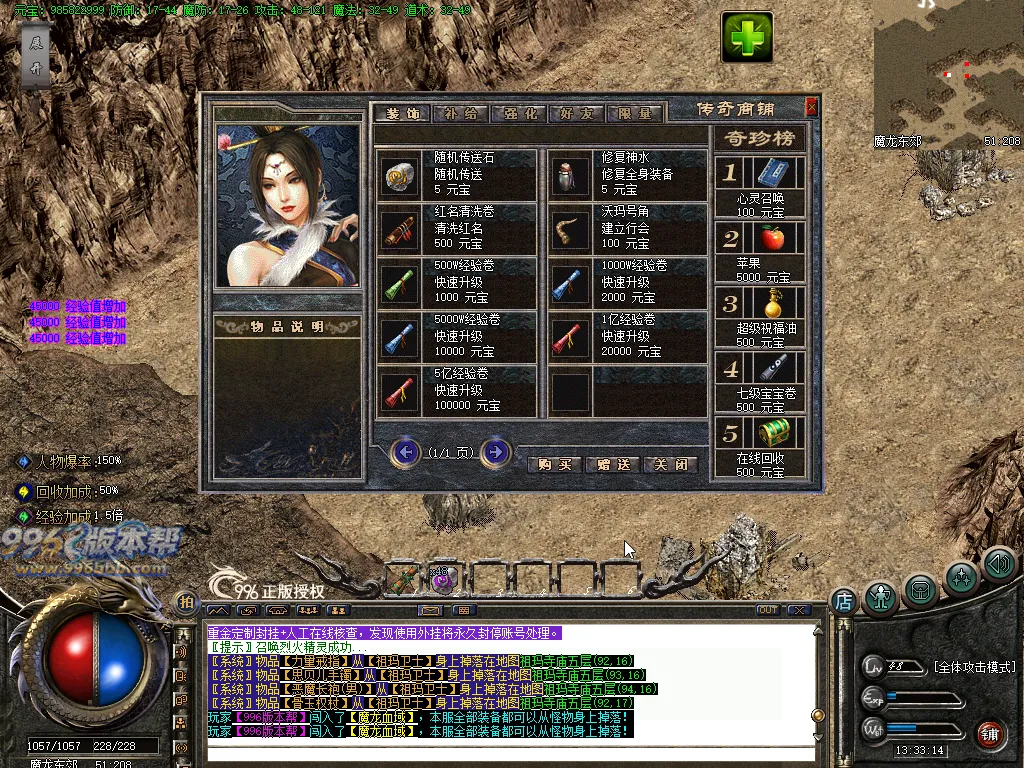Show the 限量 limited items tab
This screenshot has height=768, width=1024.
click(634, 114)
